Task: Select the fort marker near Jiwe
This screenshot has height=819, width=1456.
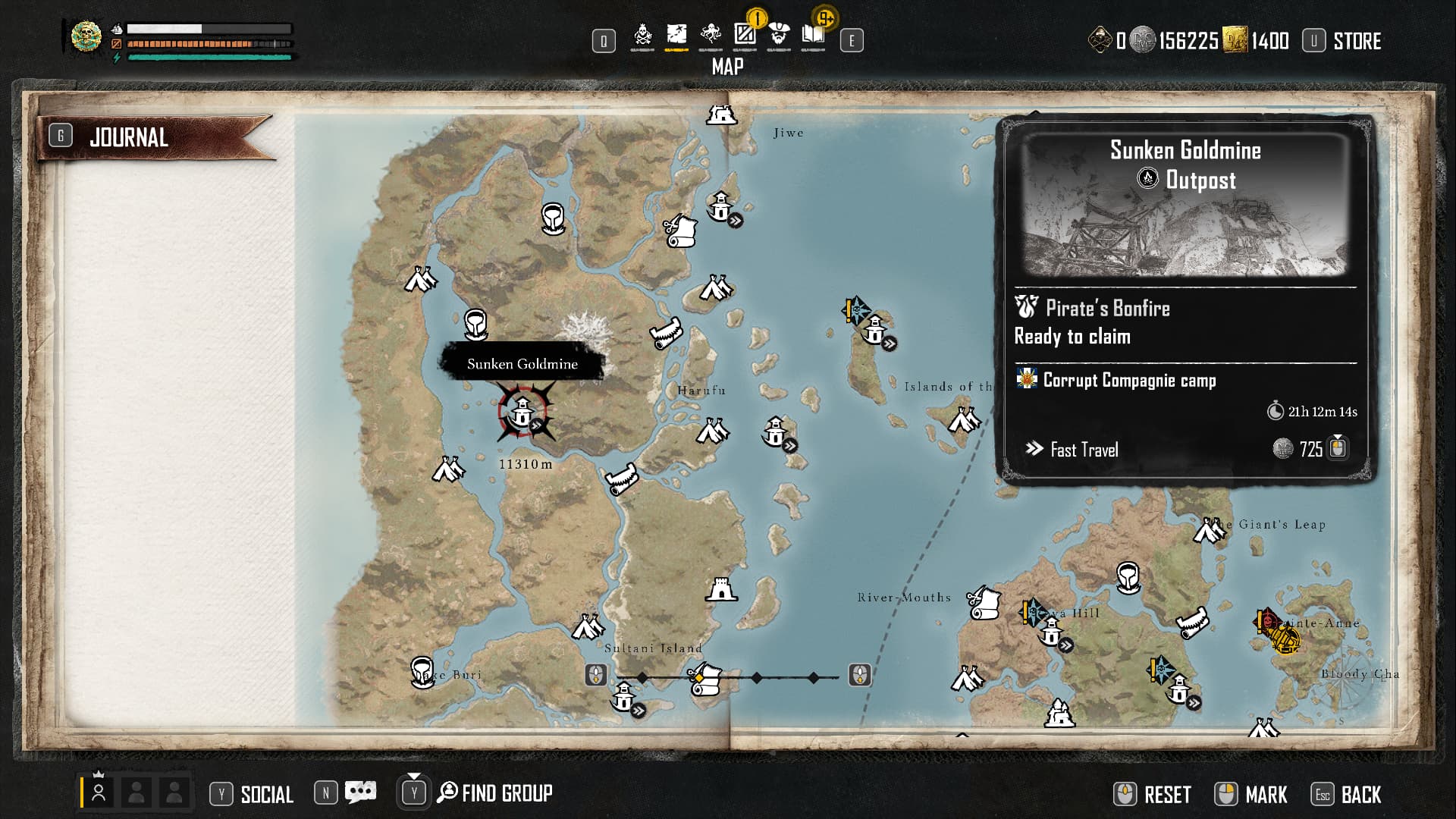Action: pyautogui.click(x=721, y=115)
